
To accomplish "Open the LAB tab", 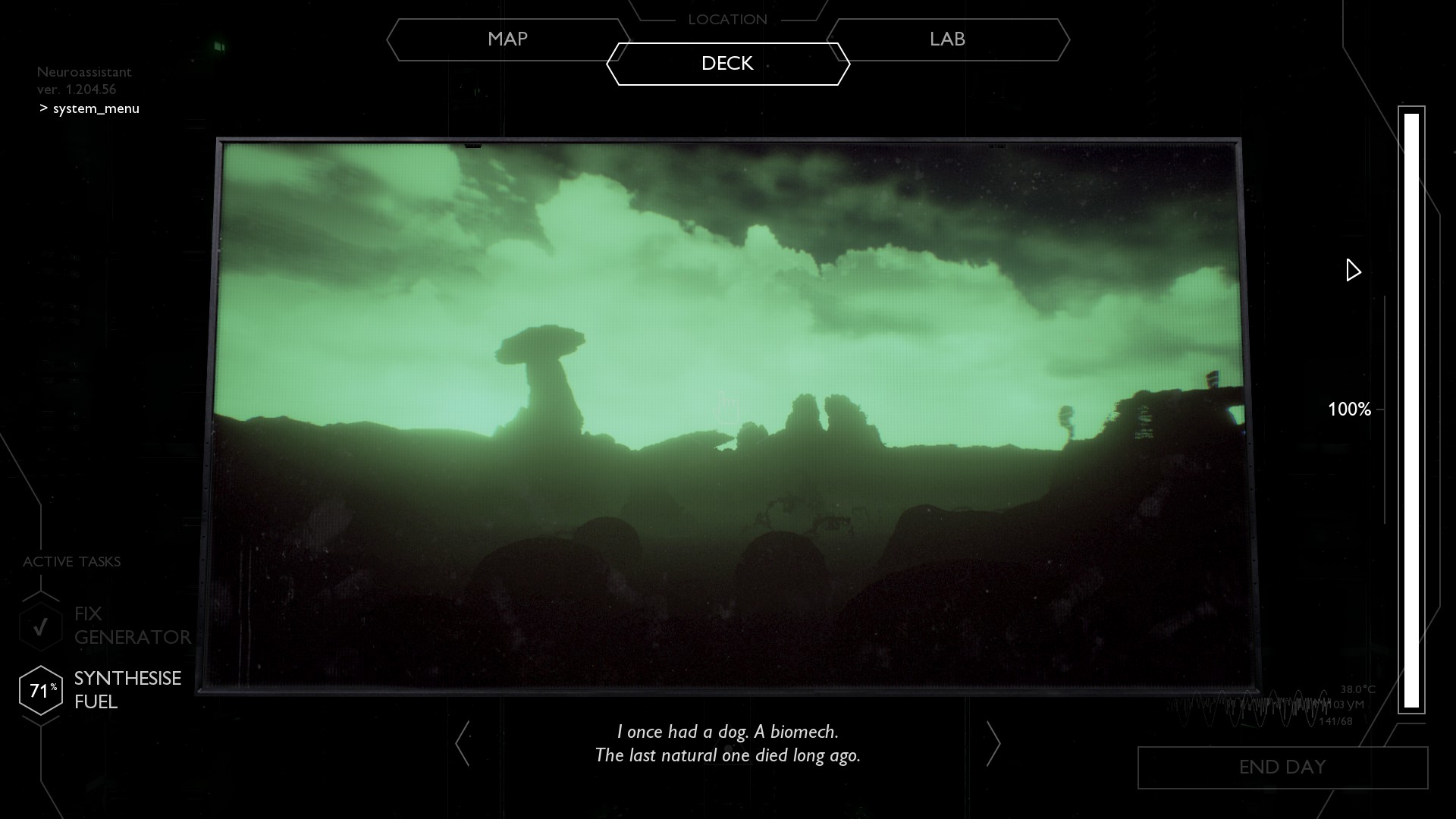I will coord(947,39).
